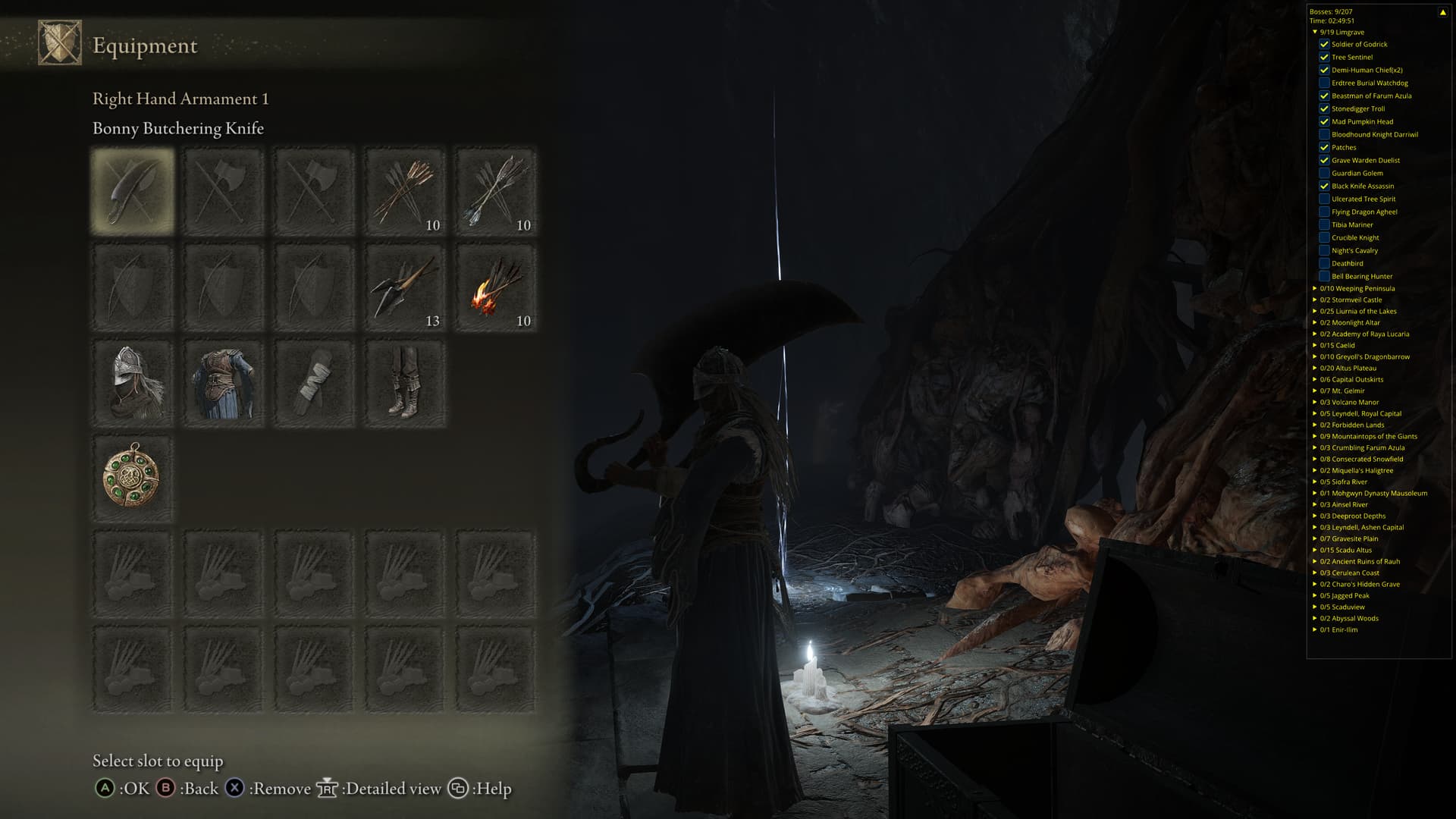Screen dimensions: 1456x819
Task: Open the chest armor slot
Action: [x=224, y=383]
